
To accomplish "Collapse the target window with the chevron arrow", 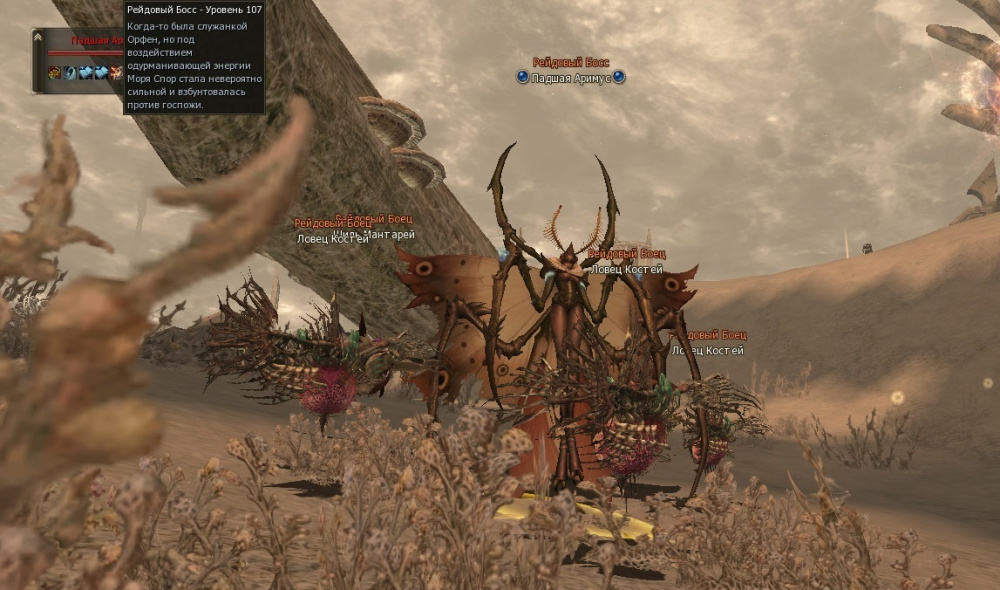I will point(38,37).
